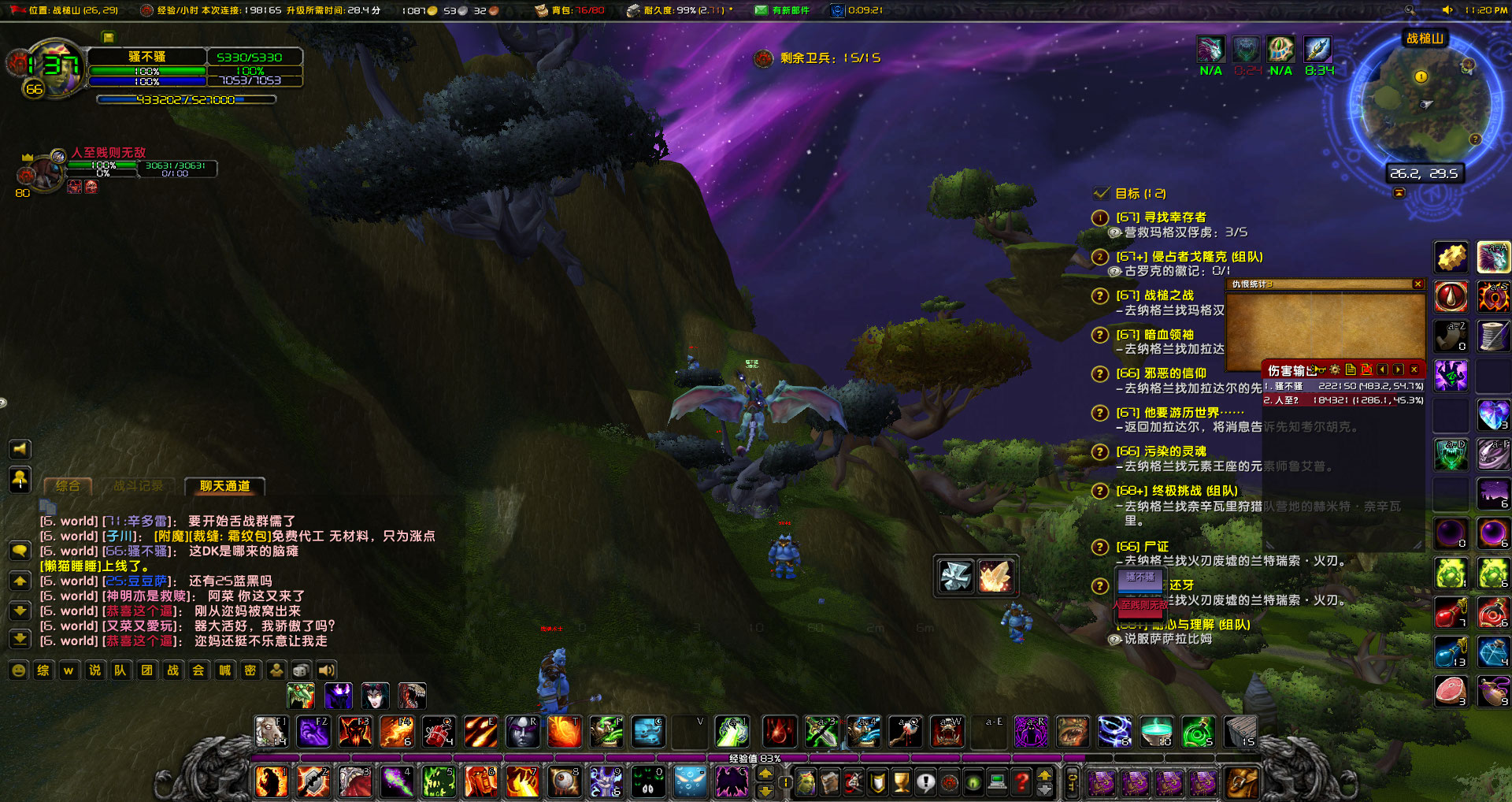
Task: Toggle the yell channel button 喊
Action: pyautogui.click(x=224, y=670)
